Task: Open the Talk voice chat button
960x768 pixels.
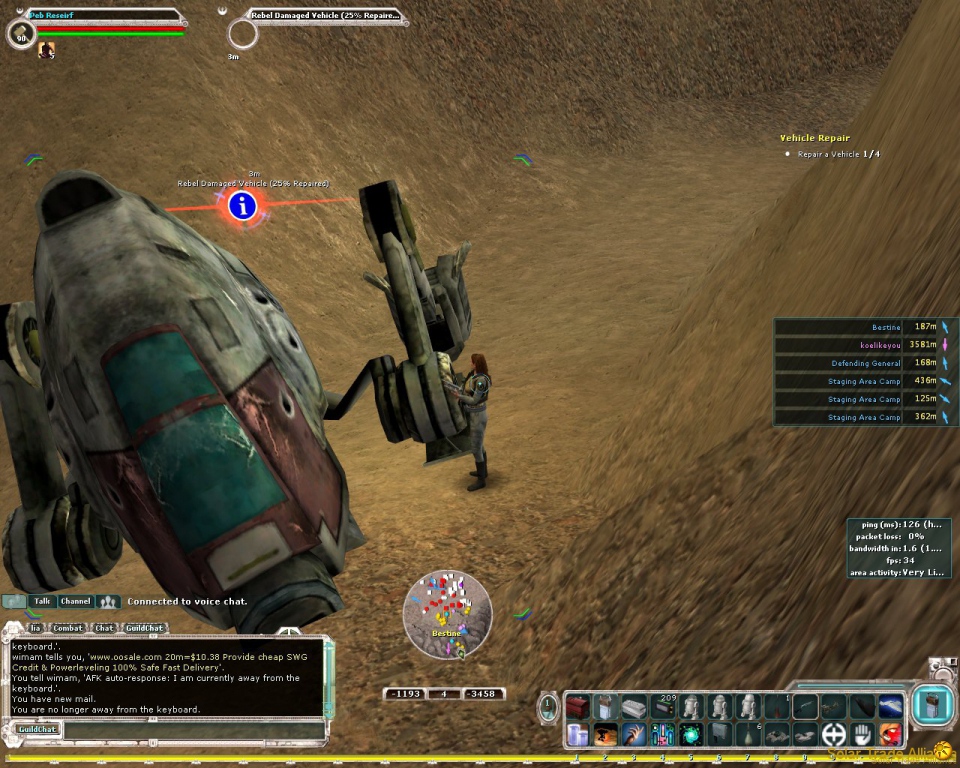Action: coord(42,601)
